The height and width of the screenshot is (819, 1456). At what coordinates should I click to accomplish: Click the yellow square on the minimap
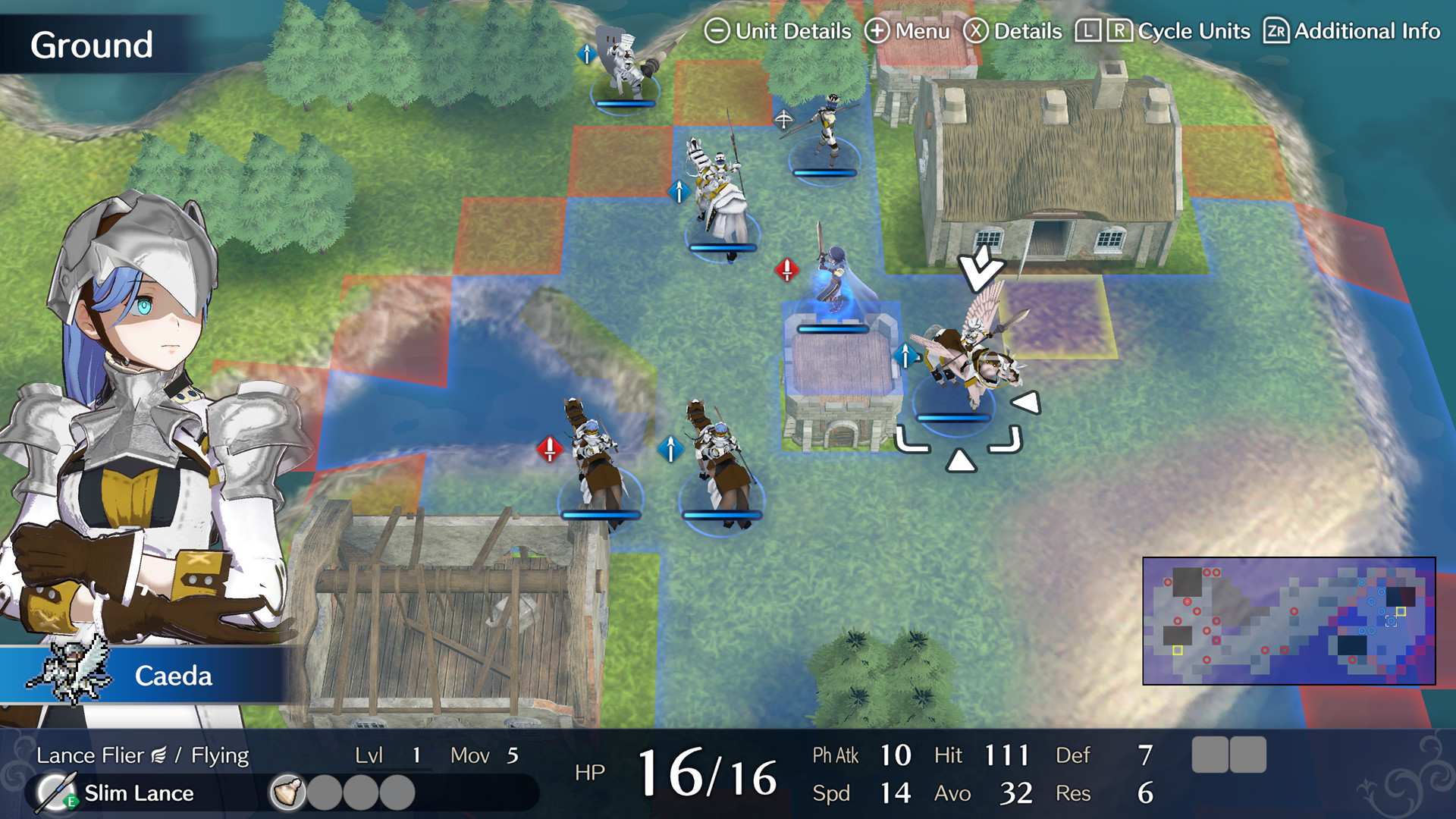point(1399,611)
